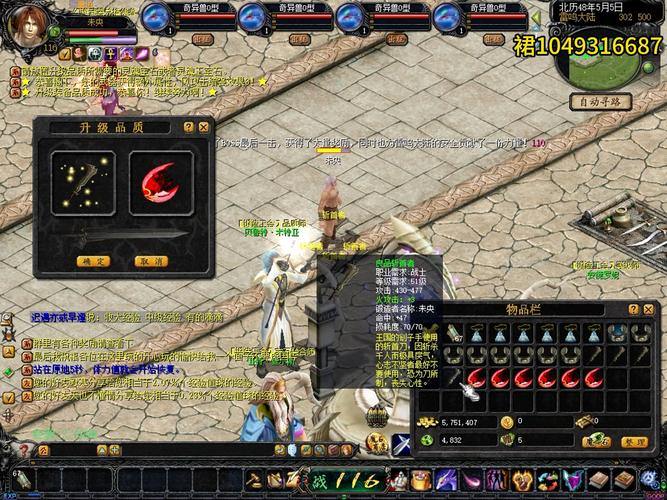
Task: Confirm the quality upgrade (确定)
Action: click(92, 261)
